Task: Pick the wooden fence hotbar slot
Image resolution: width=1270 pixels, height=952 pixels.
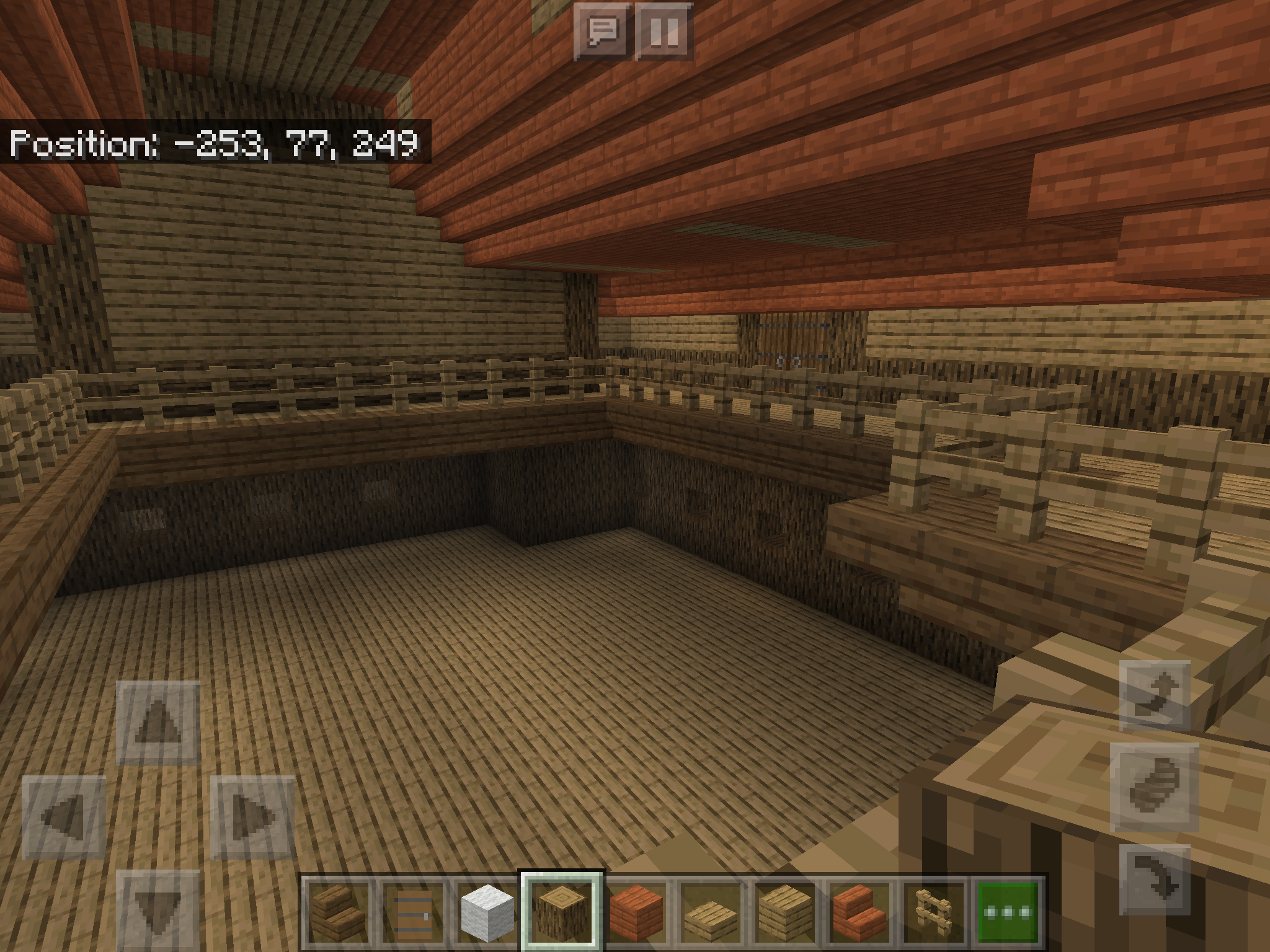Action: [934, 911]
